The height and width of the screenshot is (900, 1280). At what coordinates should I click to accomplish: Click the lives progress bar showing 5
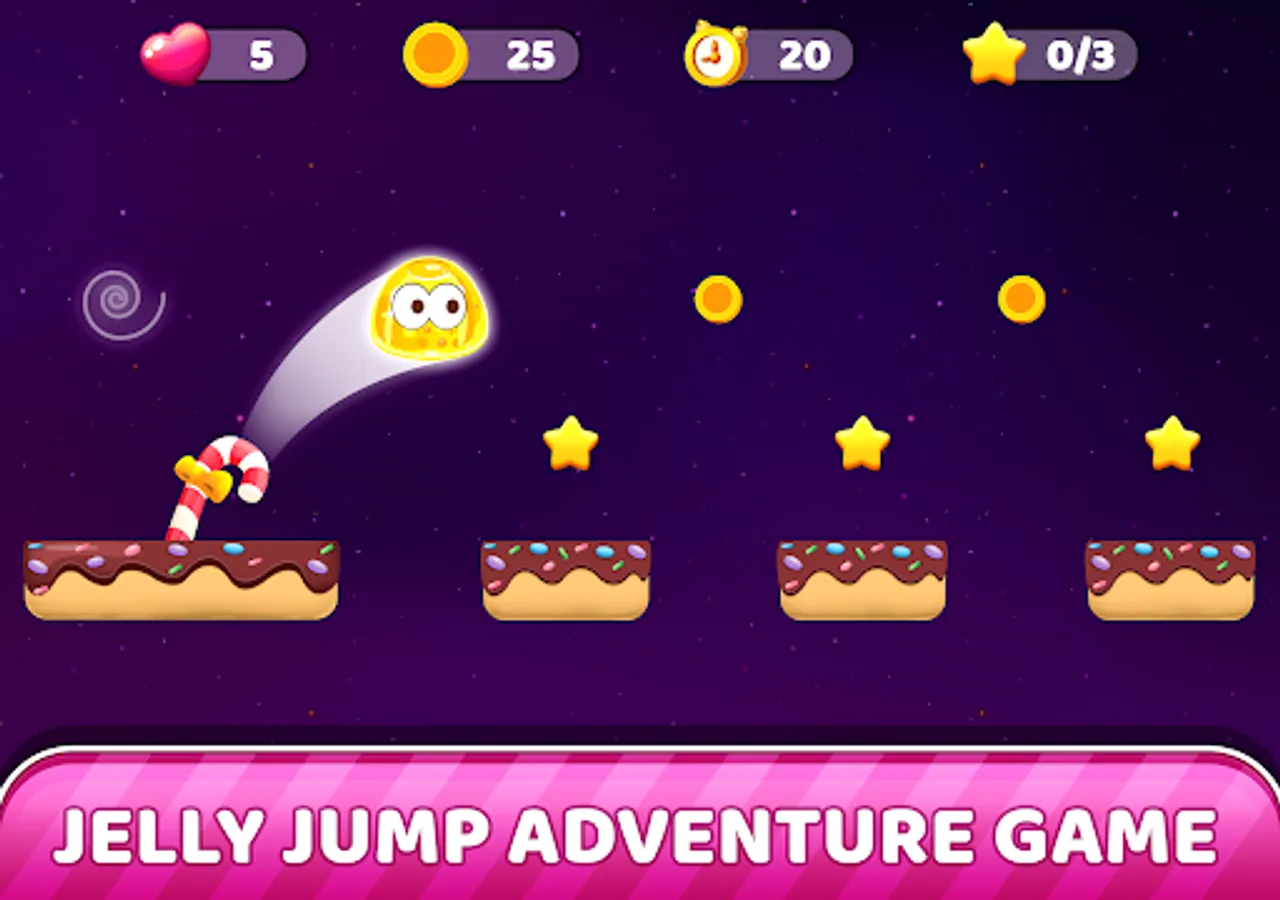point(255,57)
